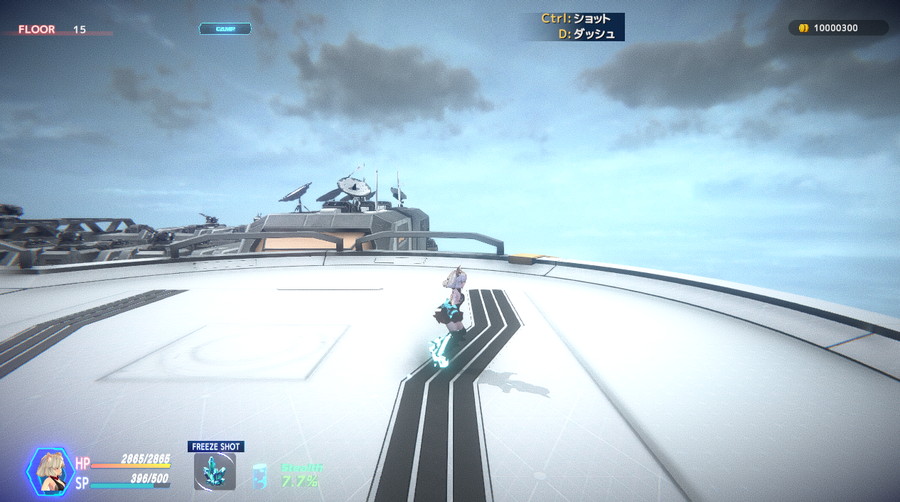Select the Freeze Shot crystal skill icon
The image size is (900, 502).
(x=215, y=472)
